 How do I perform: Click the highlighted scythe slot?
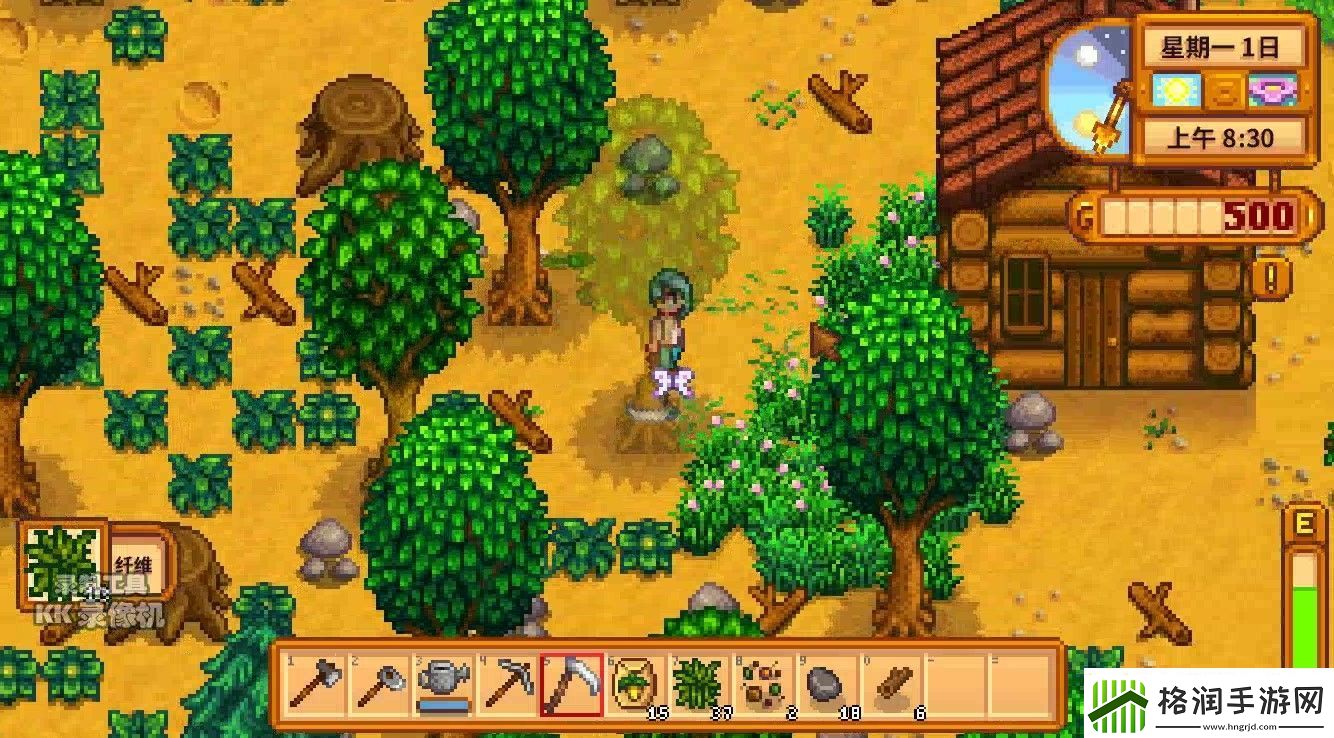click(x=571, y=685)
